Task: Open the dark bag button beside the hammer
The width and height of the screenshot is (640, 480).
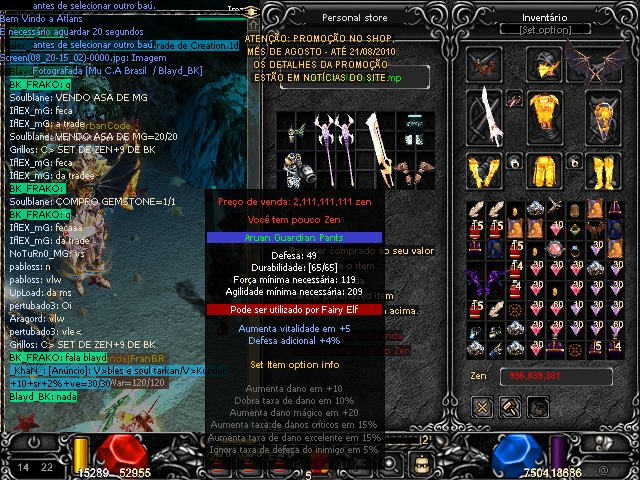Action: 538,406
